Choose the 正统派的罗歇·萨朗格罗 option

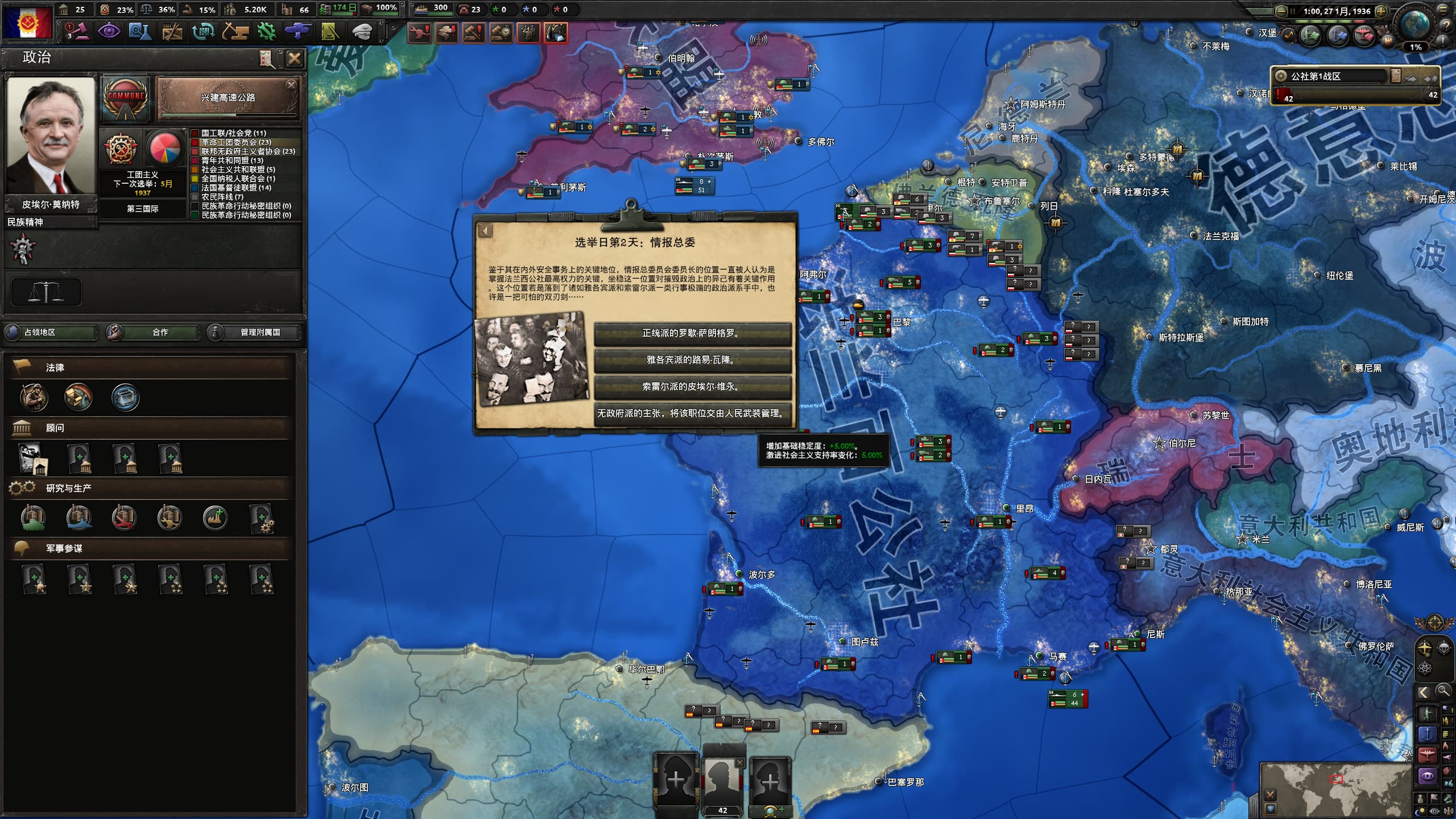pos(692,333)
